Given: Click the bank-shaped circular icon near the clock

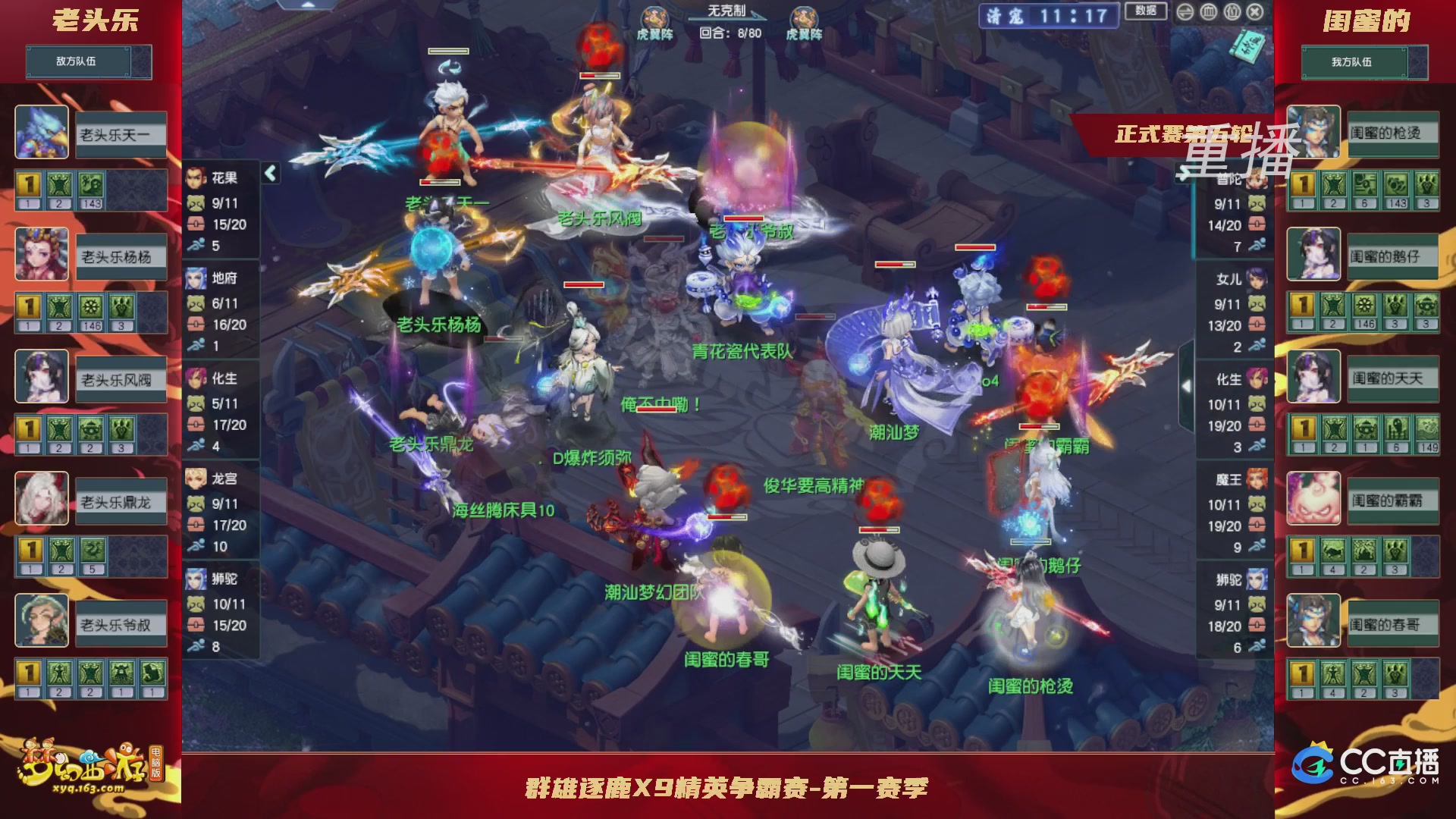Looking at the screenshot, I should click(x=1207, y=12).
